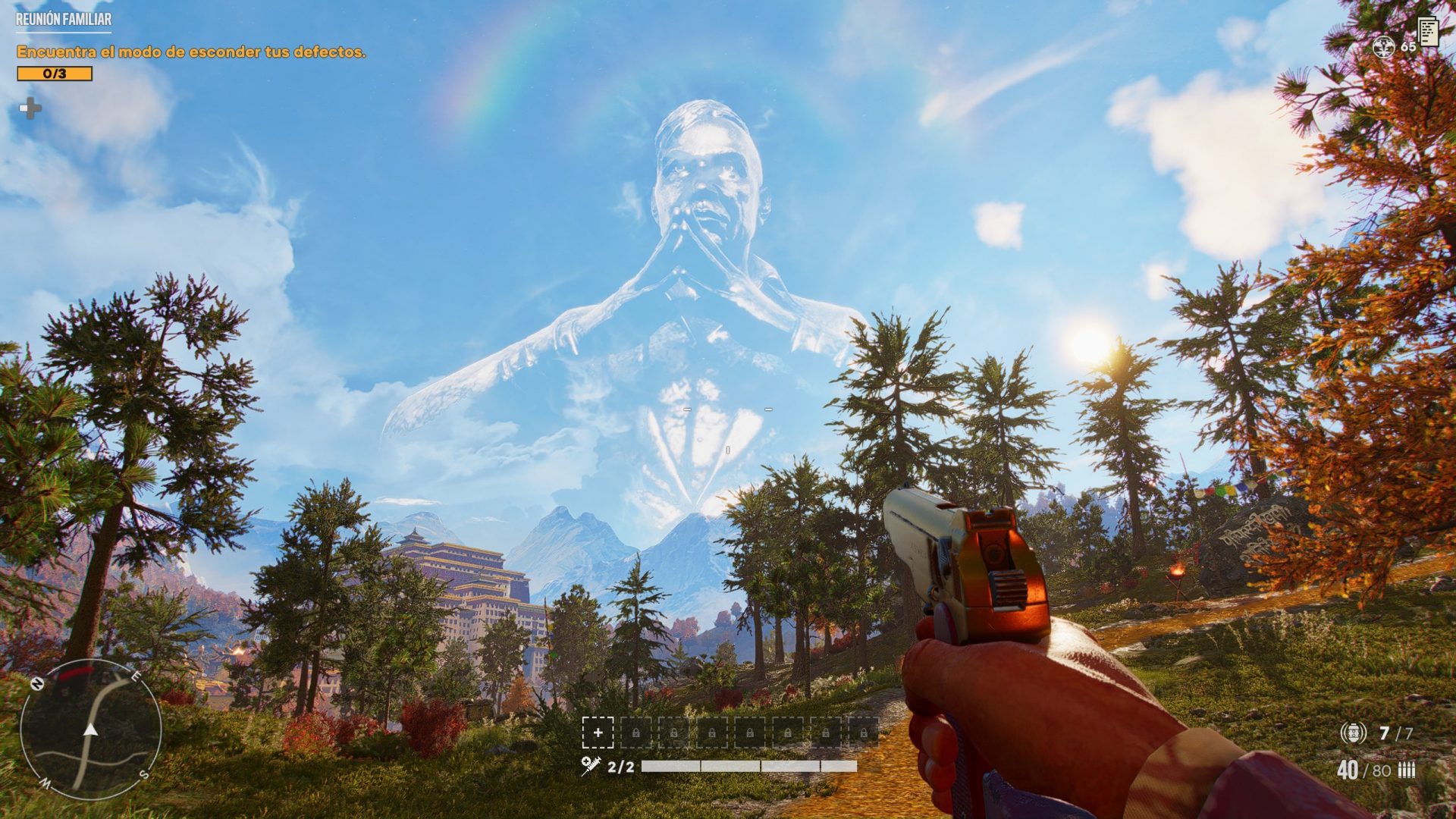
Task: Select the unlocked plus power slot
Action: click(x=598, y=733)
